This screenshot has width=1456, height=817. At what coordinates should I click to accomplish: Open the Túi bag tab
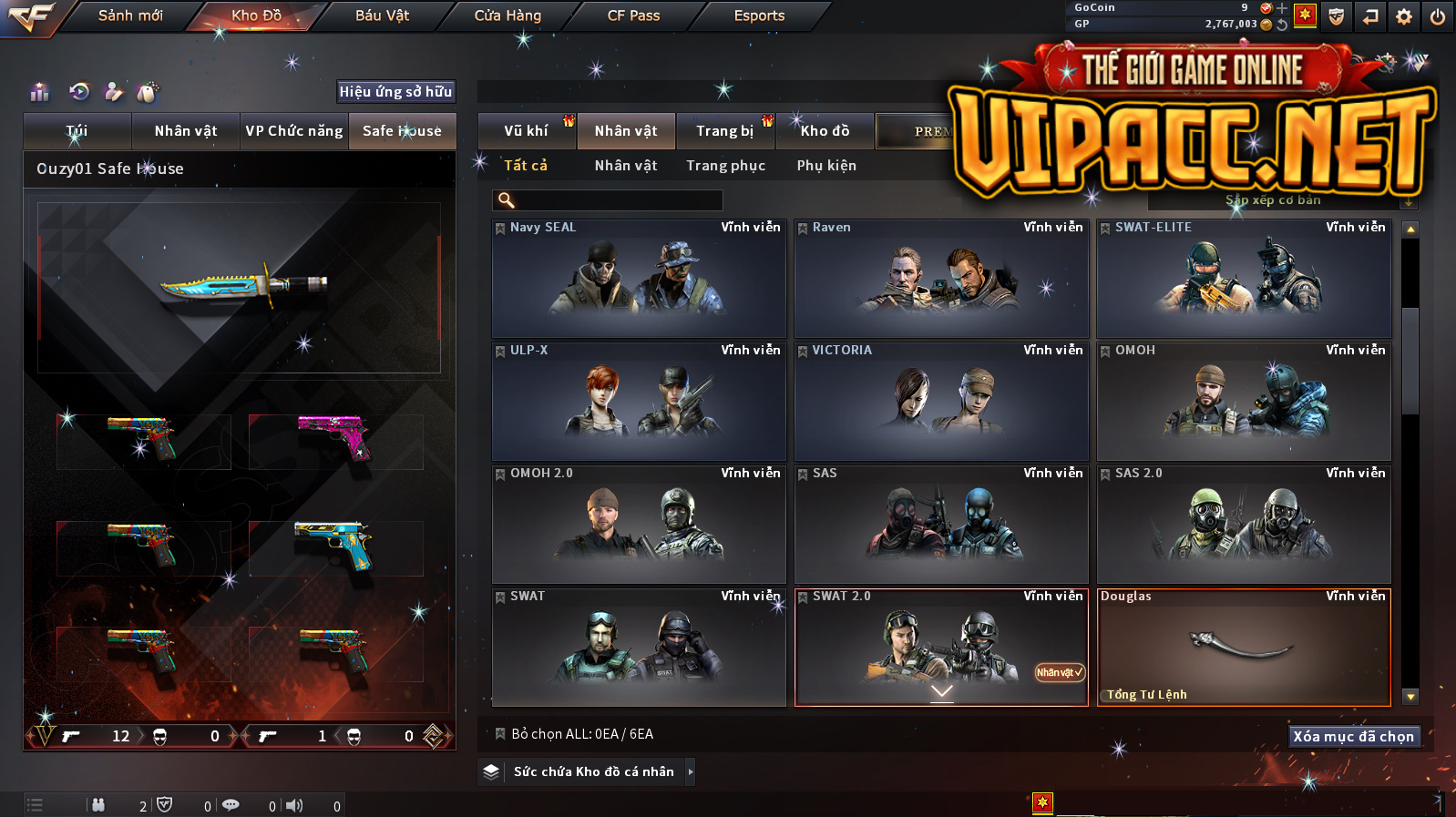pyautogui.click(x=77, y=131)
